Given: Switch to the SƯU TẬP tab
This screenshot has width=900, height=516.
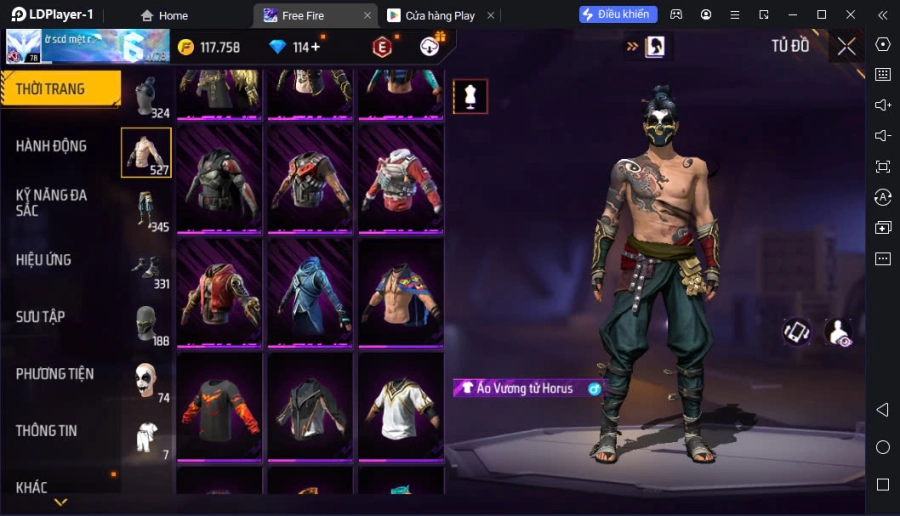Looking at the screenshot, I should pyautogui.click(x=41, y=317).
